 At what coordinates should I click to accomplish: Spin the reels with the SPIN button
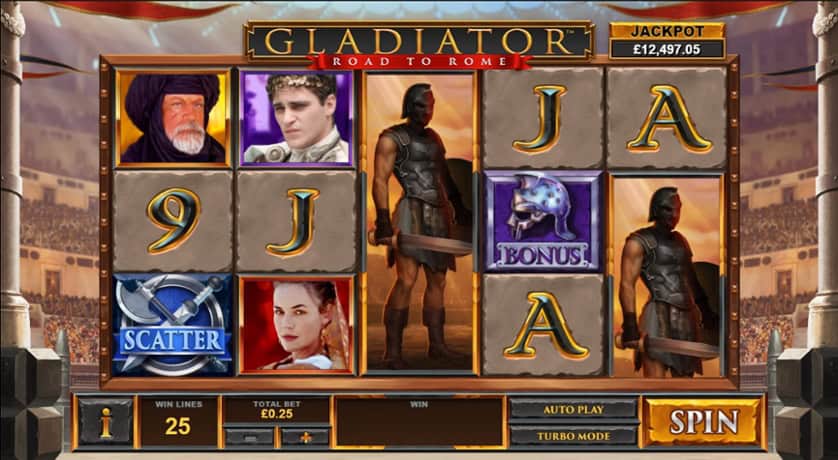click(x=703, y=421)
